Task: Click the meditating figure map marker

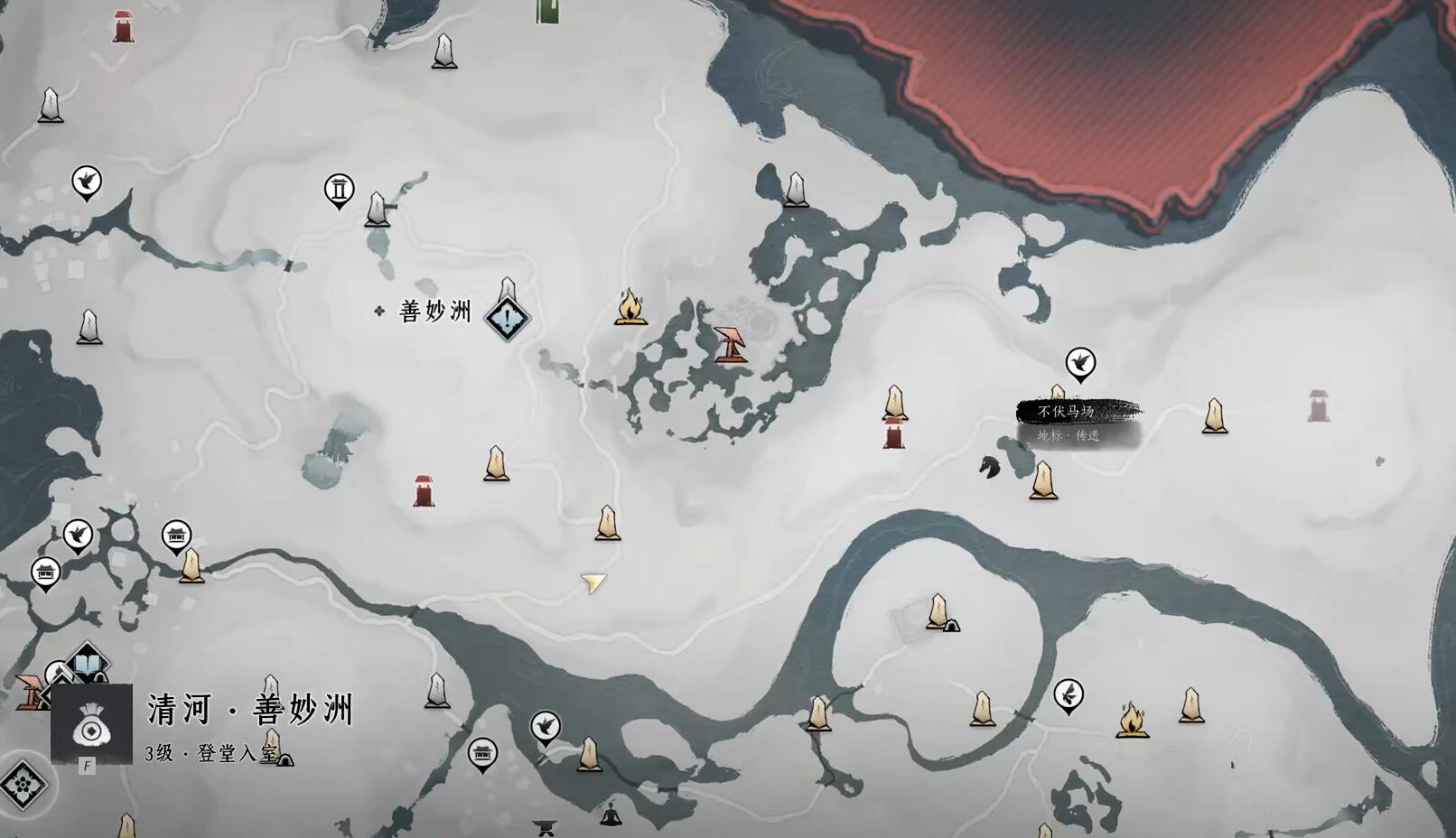Action: pos(611,814)
